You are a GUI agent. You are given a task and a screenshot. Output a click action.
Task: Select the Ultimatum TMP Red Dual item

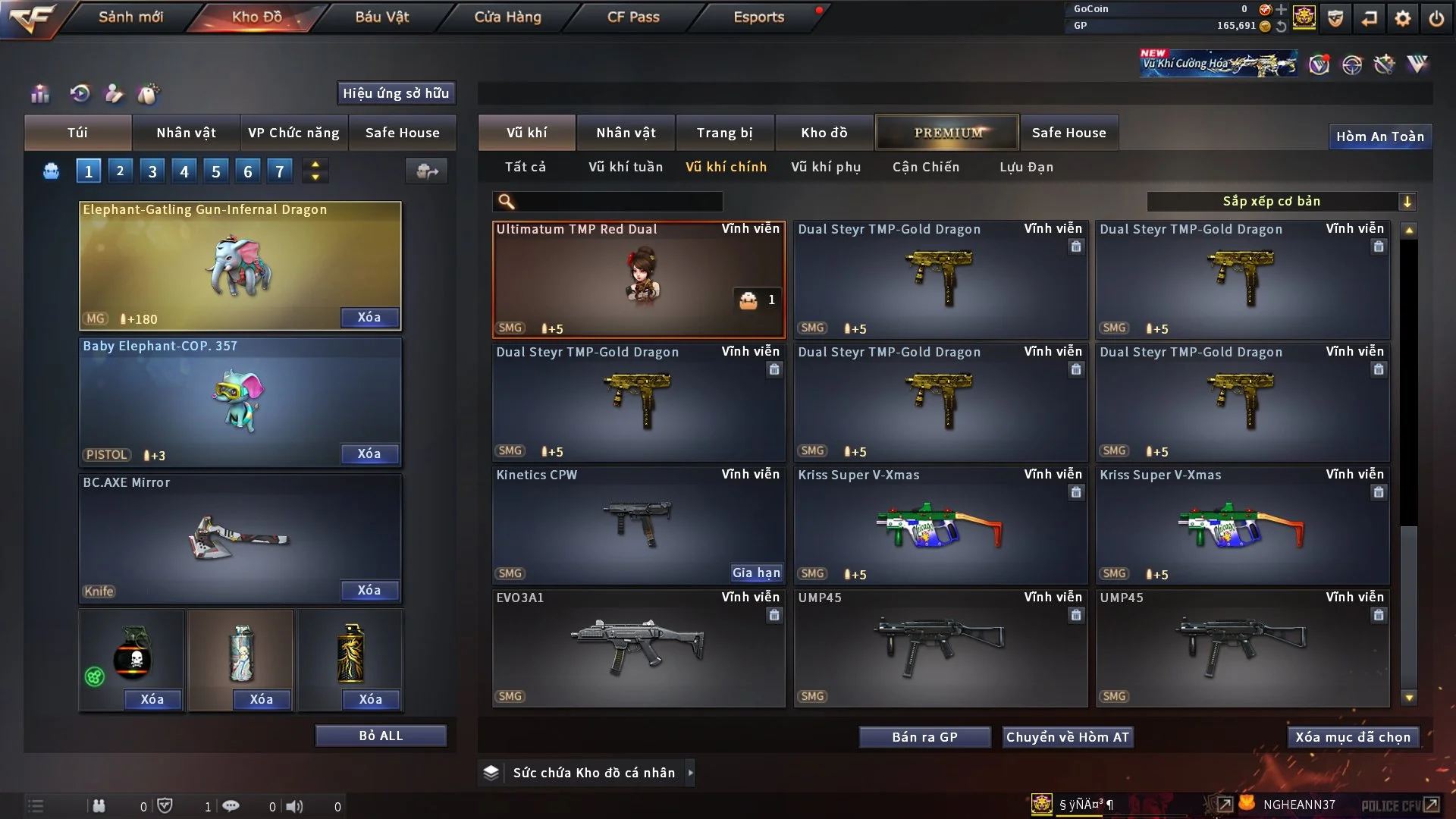pyautogui.click(x=638, y=279)
